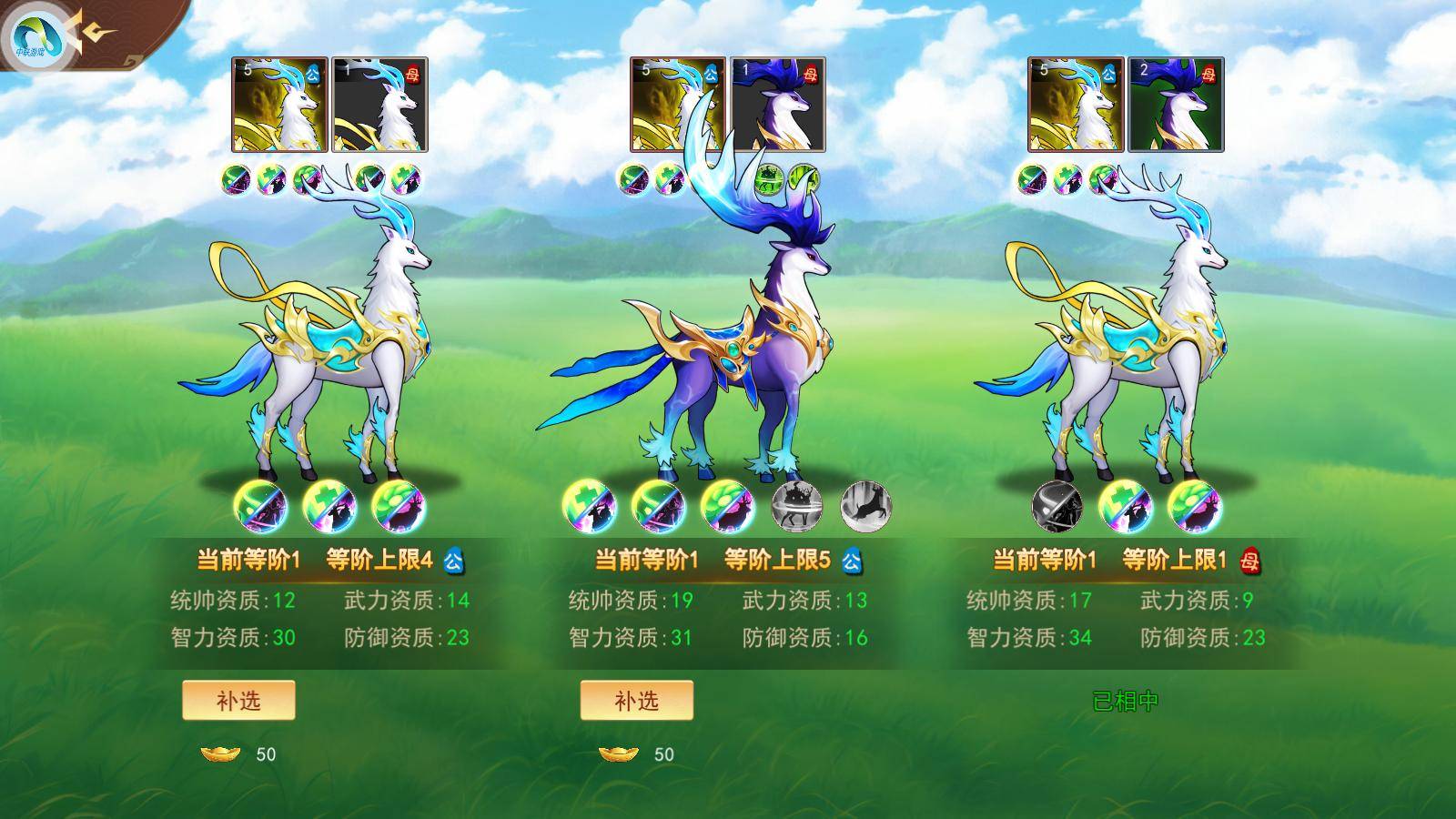1456x819 pixels.
Task: Click the darkened skill orb under the right deer
Action: [x=1057, y=508]
